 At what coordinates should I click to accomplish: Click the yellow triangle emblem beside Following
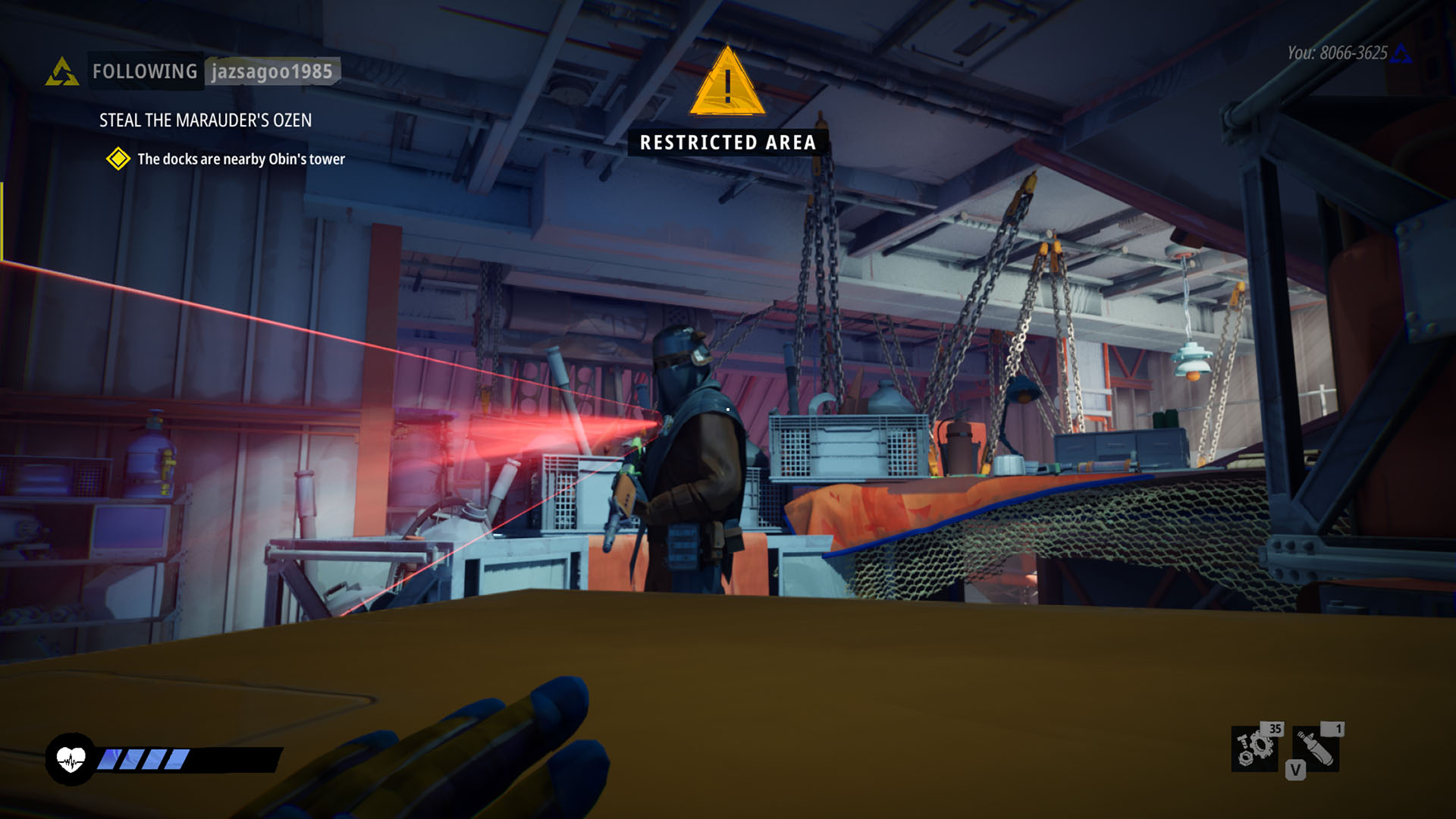[62, 73]
